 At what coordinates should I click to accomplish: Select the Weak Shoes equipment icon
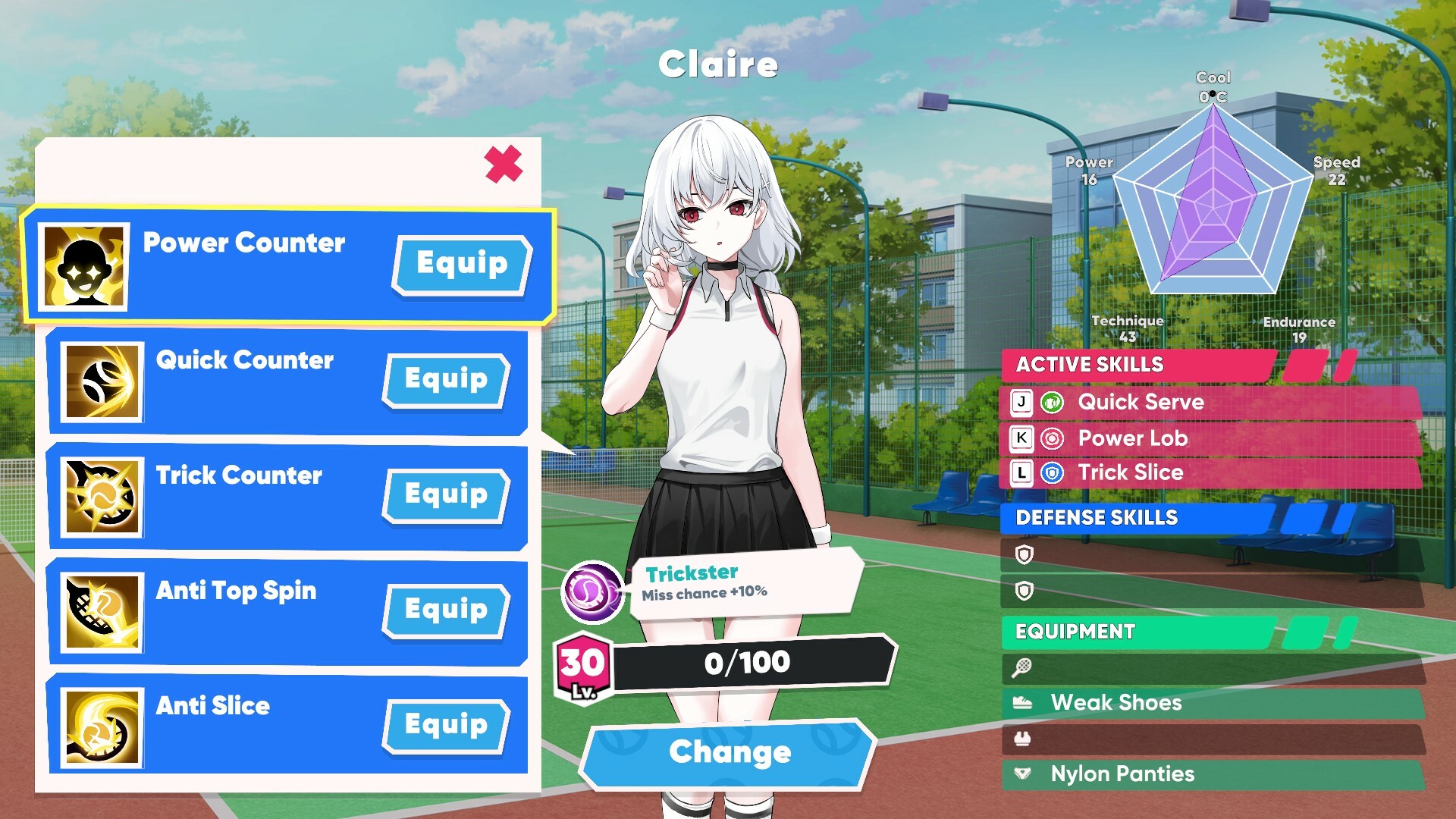coord(1025,703)
